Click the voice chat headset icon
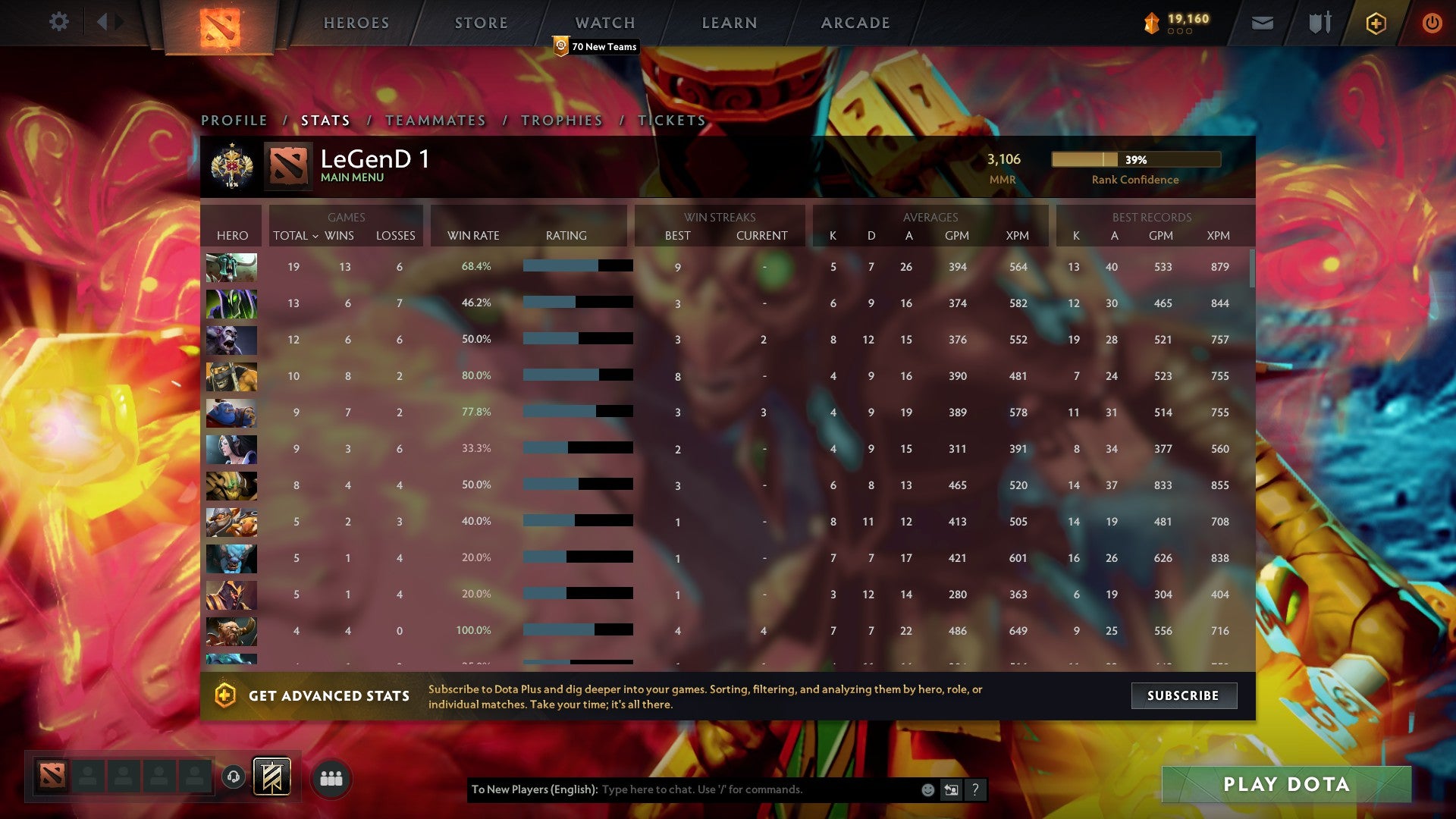Image resolution: width=1456 pixels, height=819 pixels. click(x=233, y=777)
